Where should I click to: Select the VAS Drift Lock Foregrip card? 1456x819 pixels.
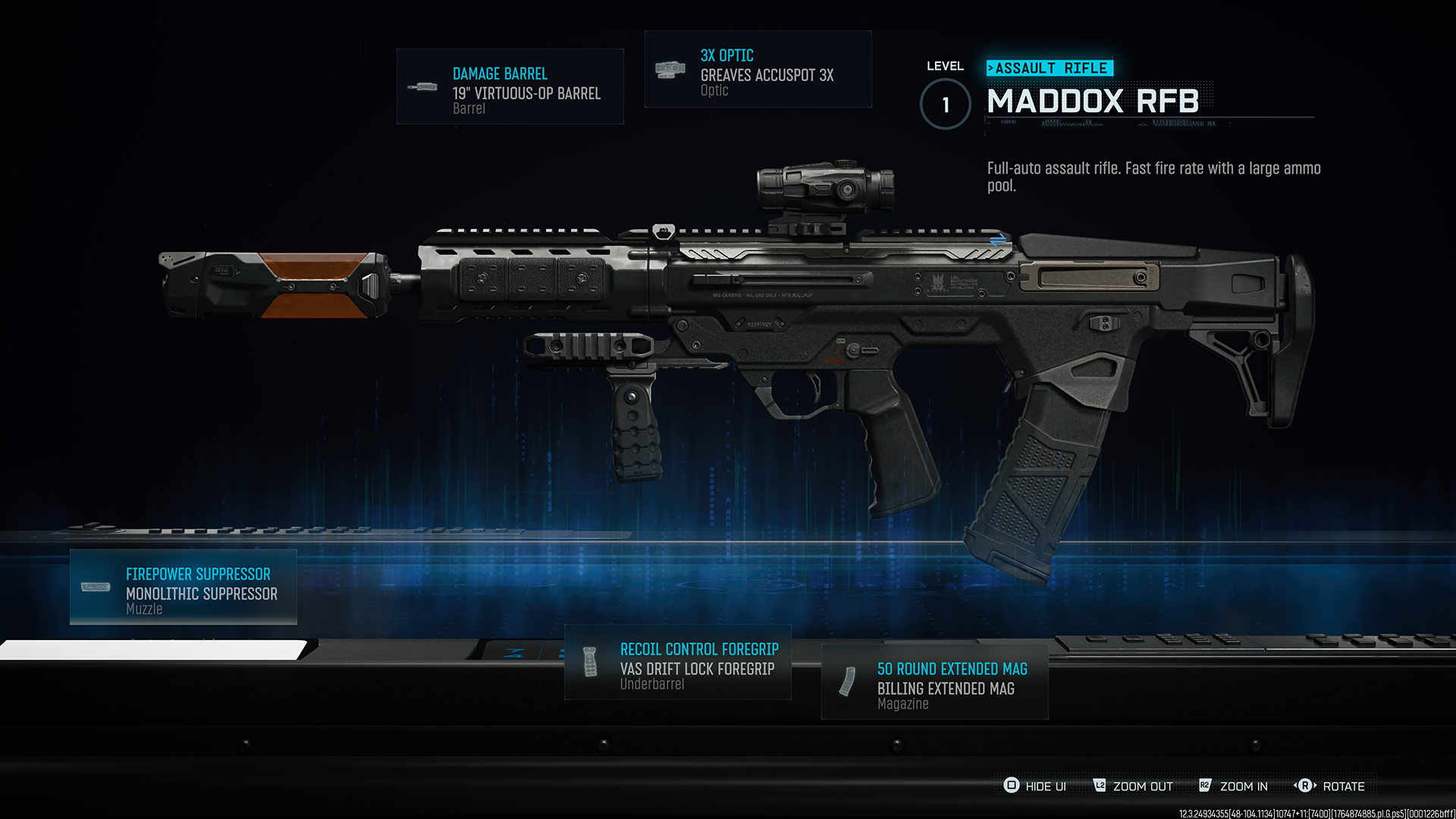(x=677, y=662)
